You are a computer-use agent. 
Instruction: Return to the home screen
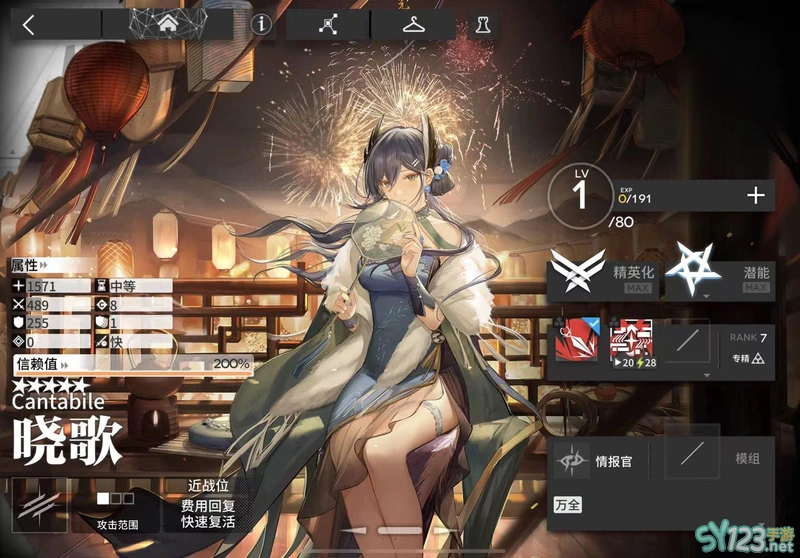(181, 24)
